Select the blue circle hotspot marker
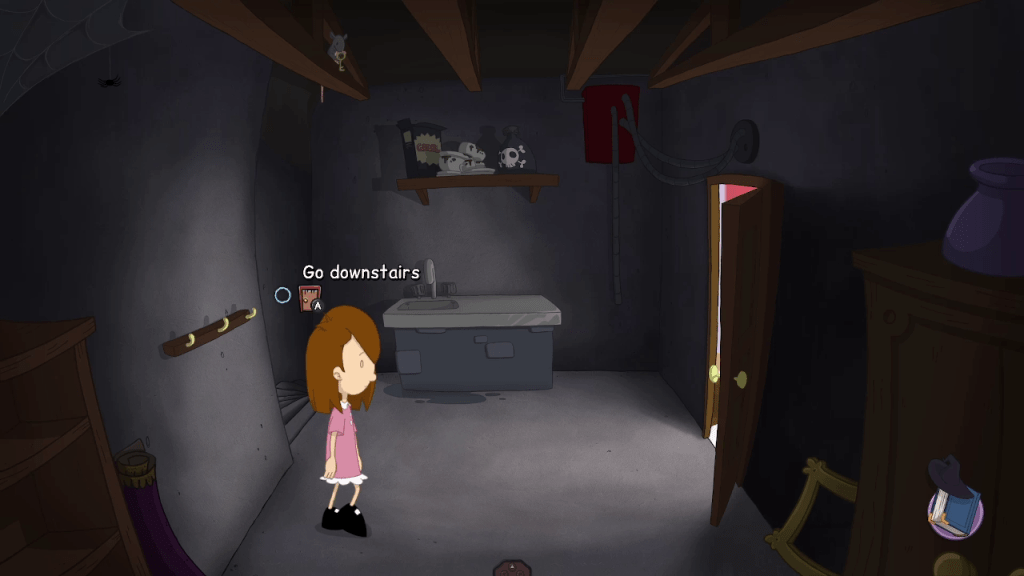The image size is (1024, 576). [x=283, y=295]
